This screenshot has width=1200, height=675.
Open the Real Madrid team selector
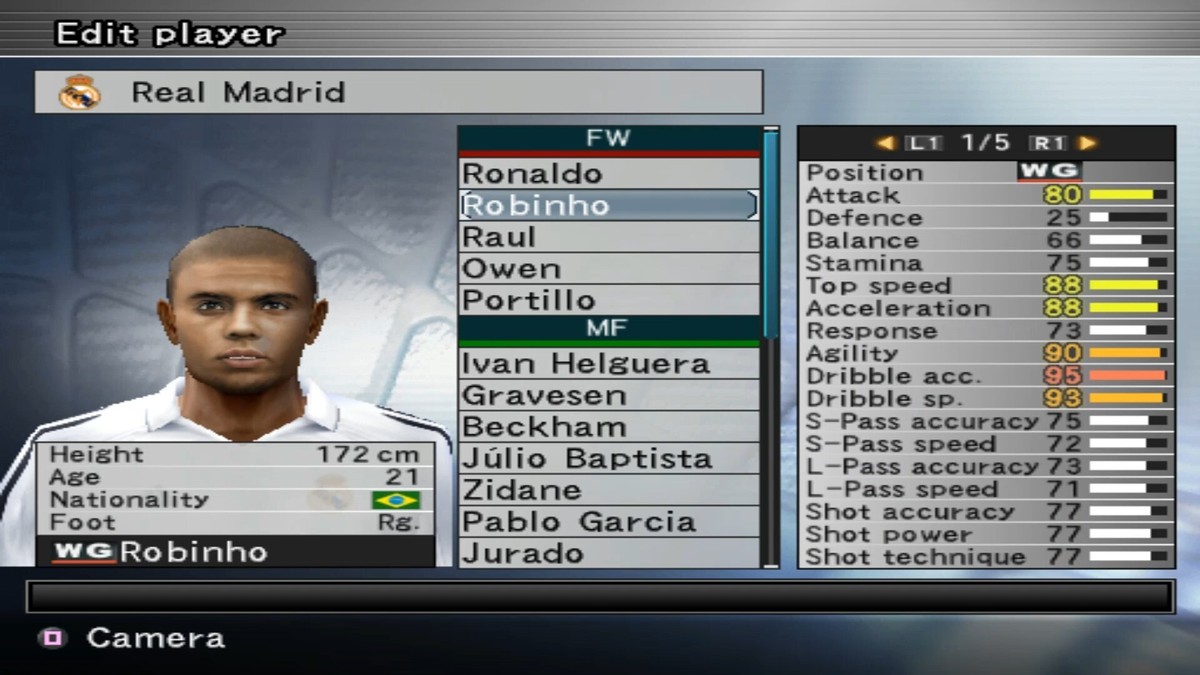coord(398,92)
